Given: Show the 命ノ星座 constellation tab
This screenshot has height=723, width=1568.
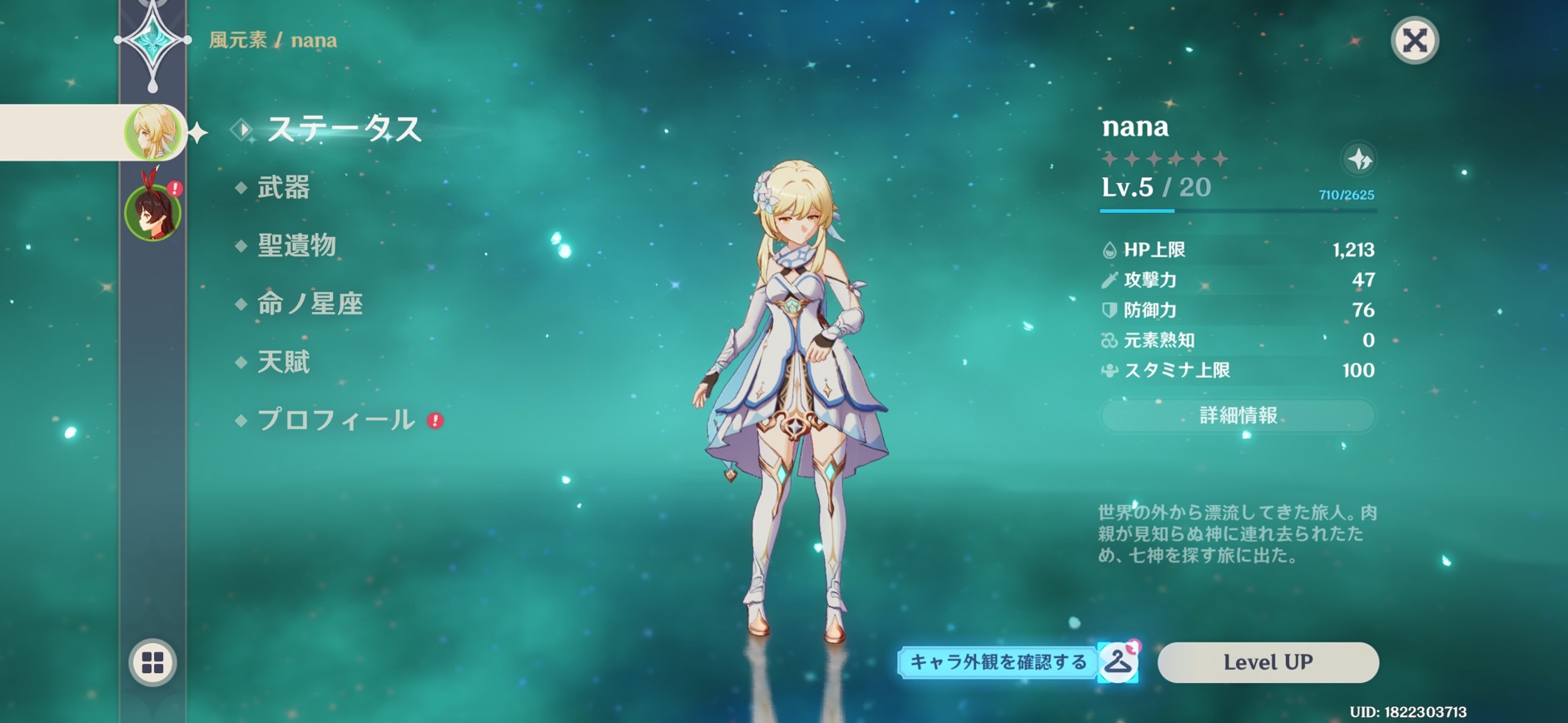Looking at the screenshot, I should [310, 304].
